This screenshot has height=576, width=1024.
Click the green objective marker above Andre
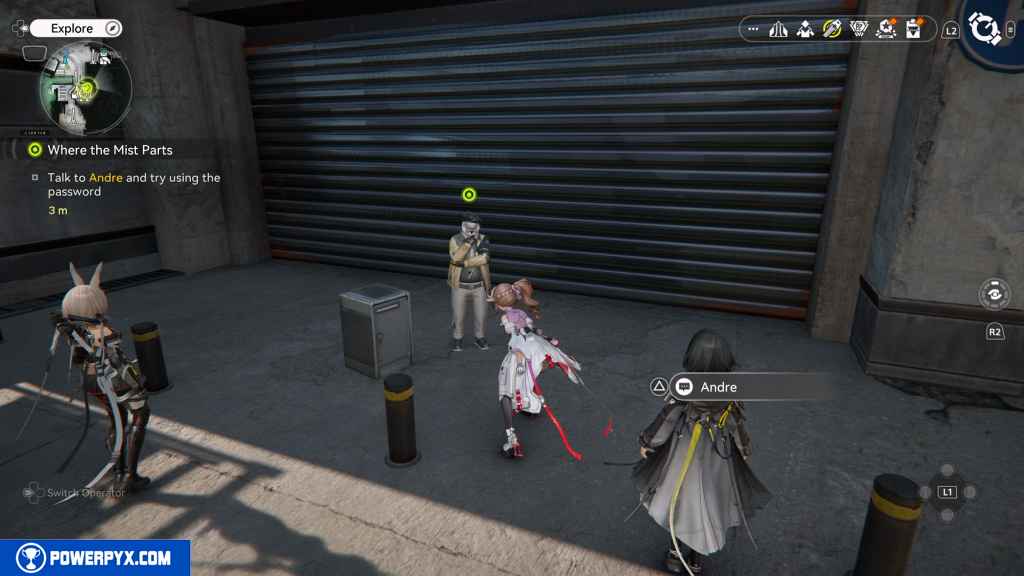[x=469, y=194]
